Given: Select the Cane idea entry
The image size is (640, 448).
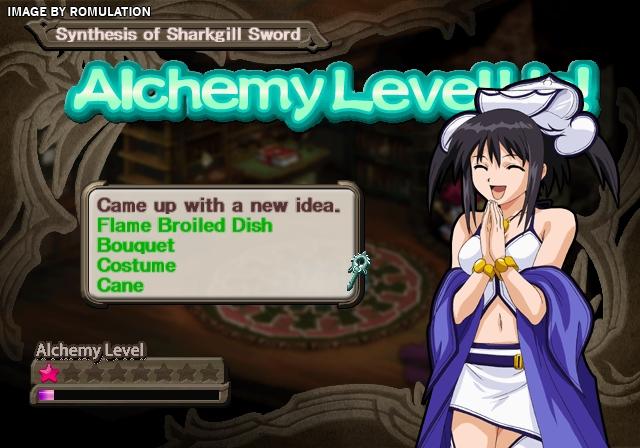Looking at the screenshot, I should [x=120, y=285].
